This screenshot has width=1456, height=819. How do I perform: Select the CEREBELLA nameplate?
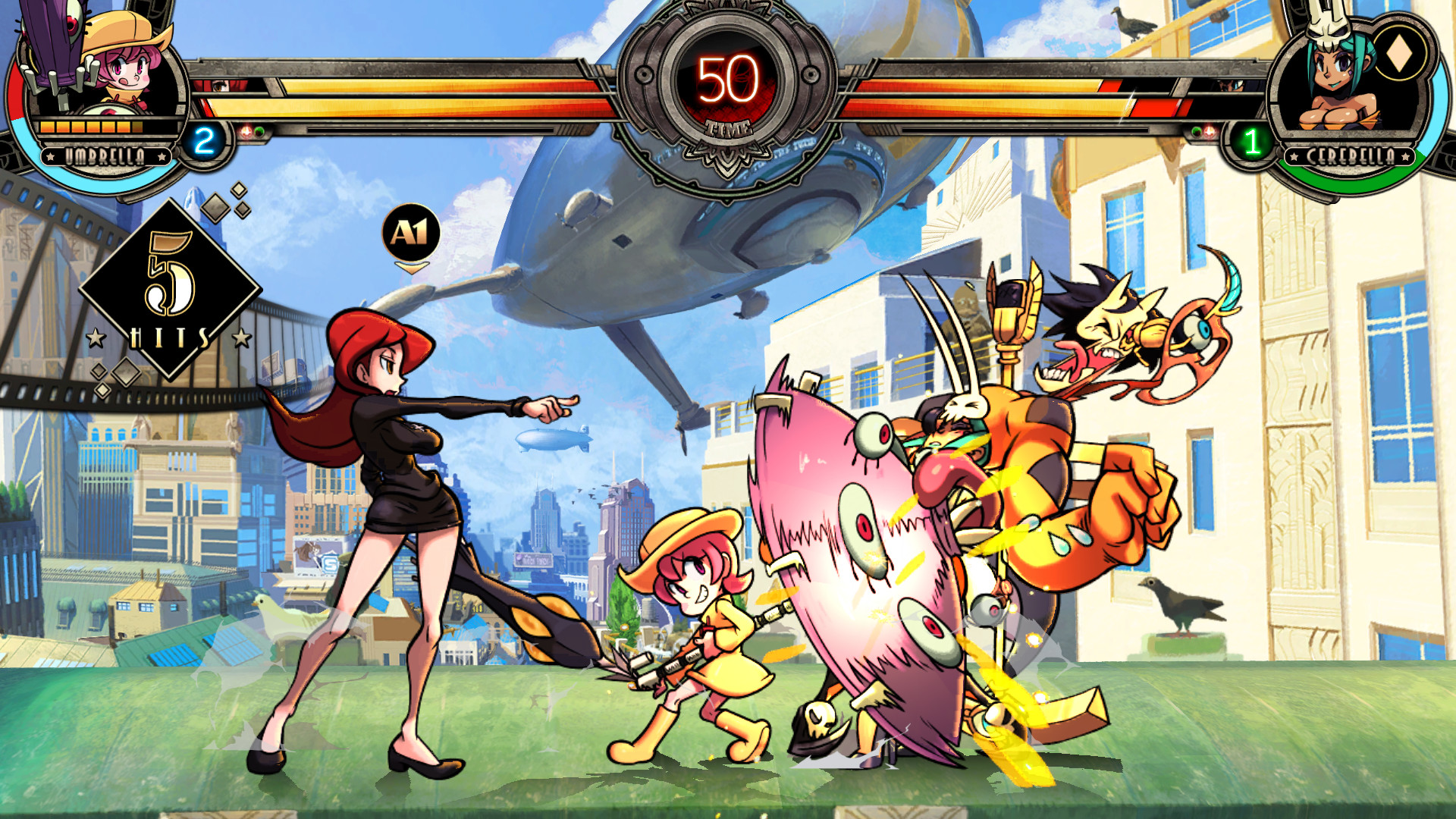tap(1351, 155)
